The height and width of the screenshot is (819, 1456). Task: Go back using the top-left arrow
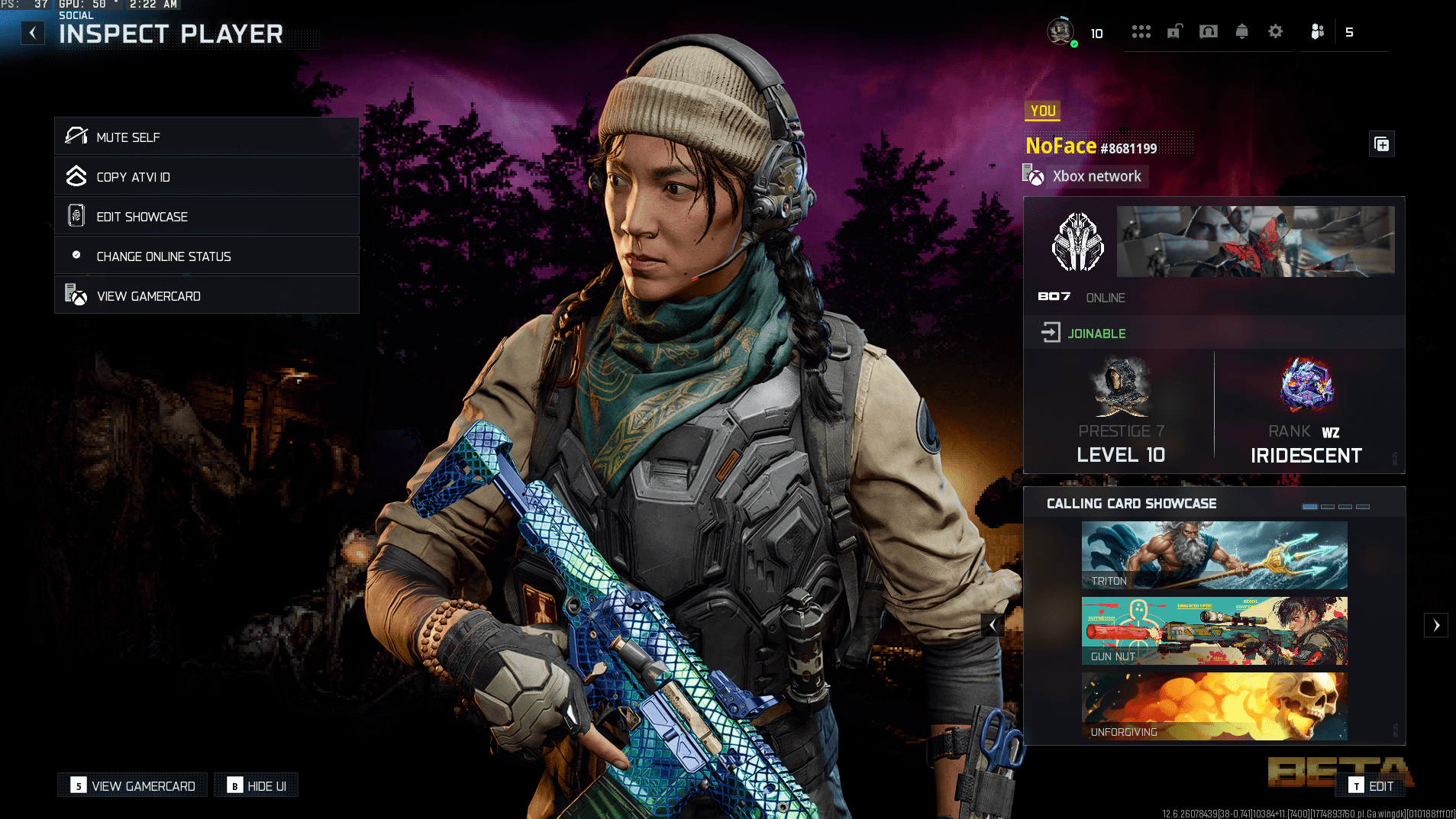[x=33, y=33]
